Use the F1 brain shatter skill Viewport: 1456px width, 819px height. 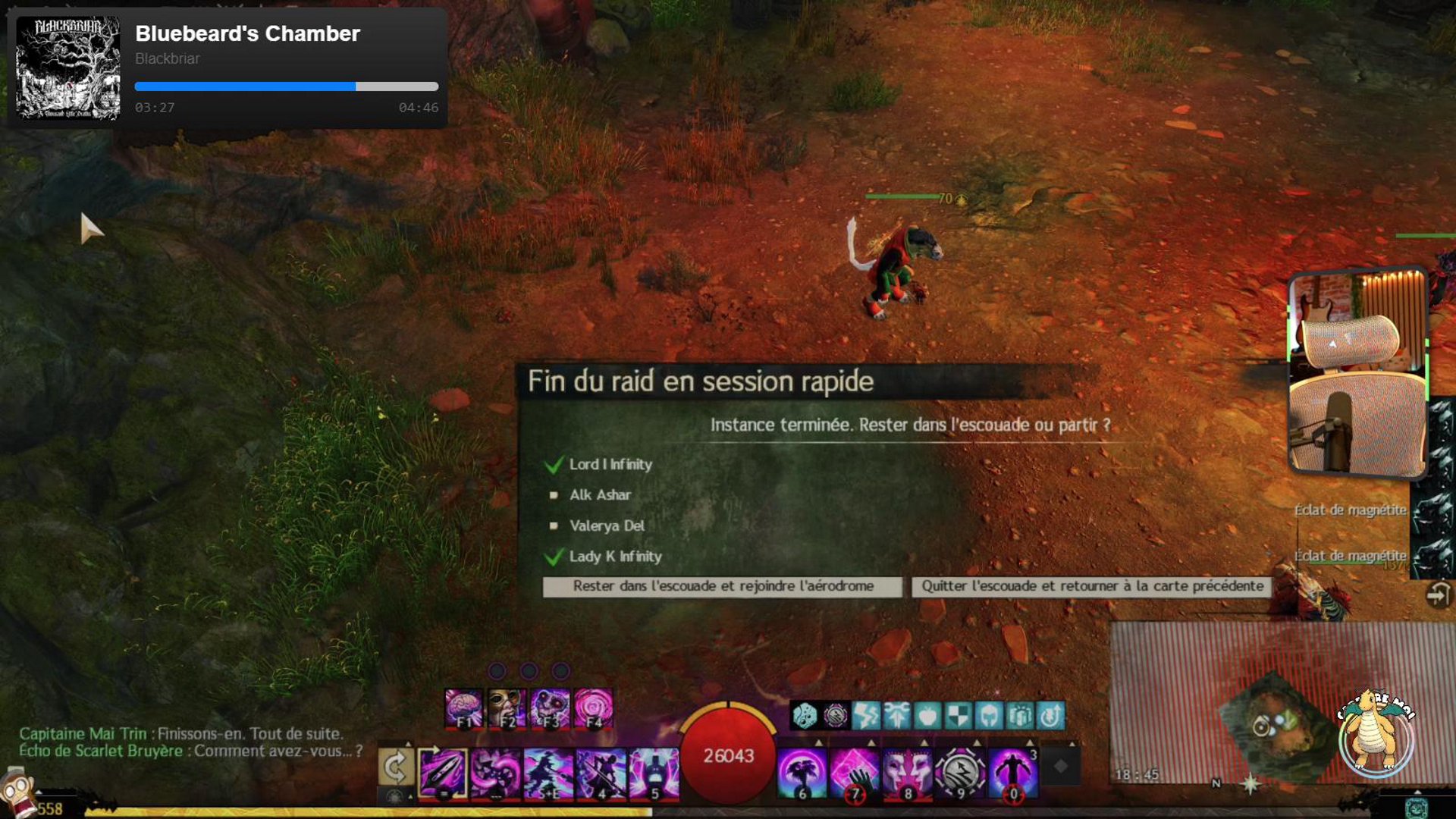463,709
